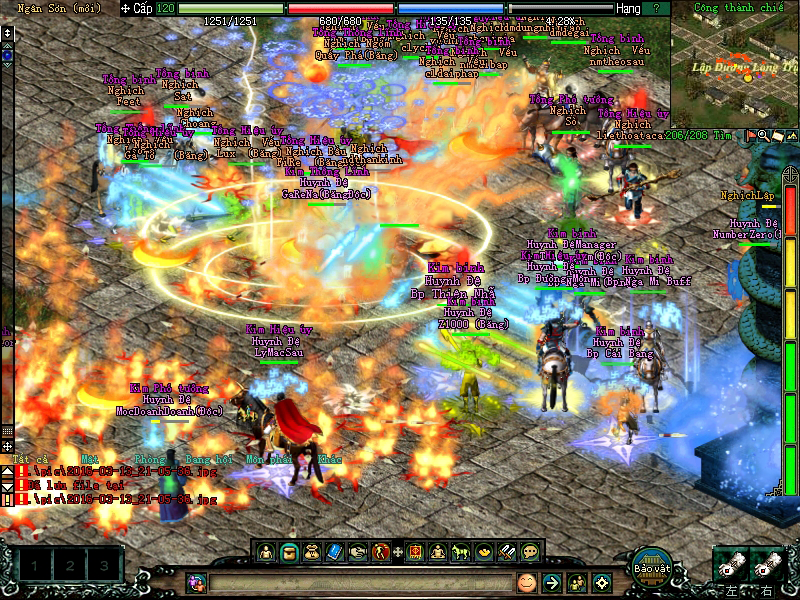Show the Môn phái chat tab

268,459
